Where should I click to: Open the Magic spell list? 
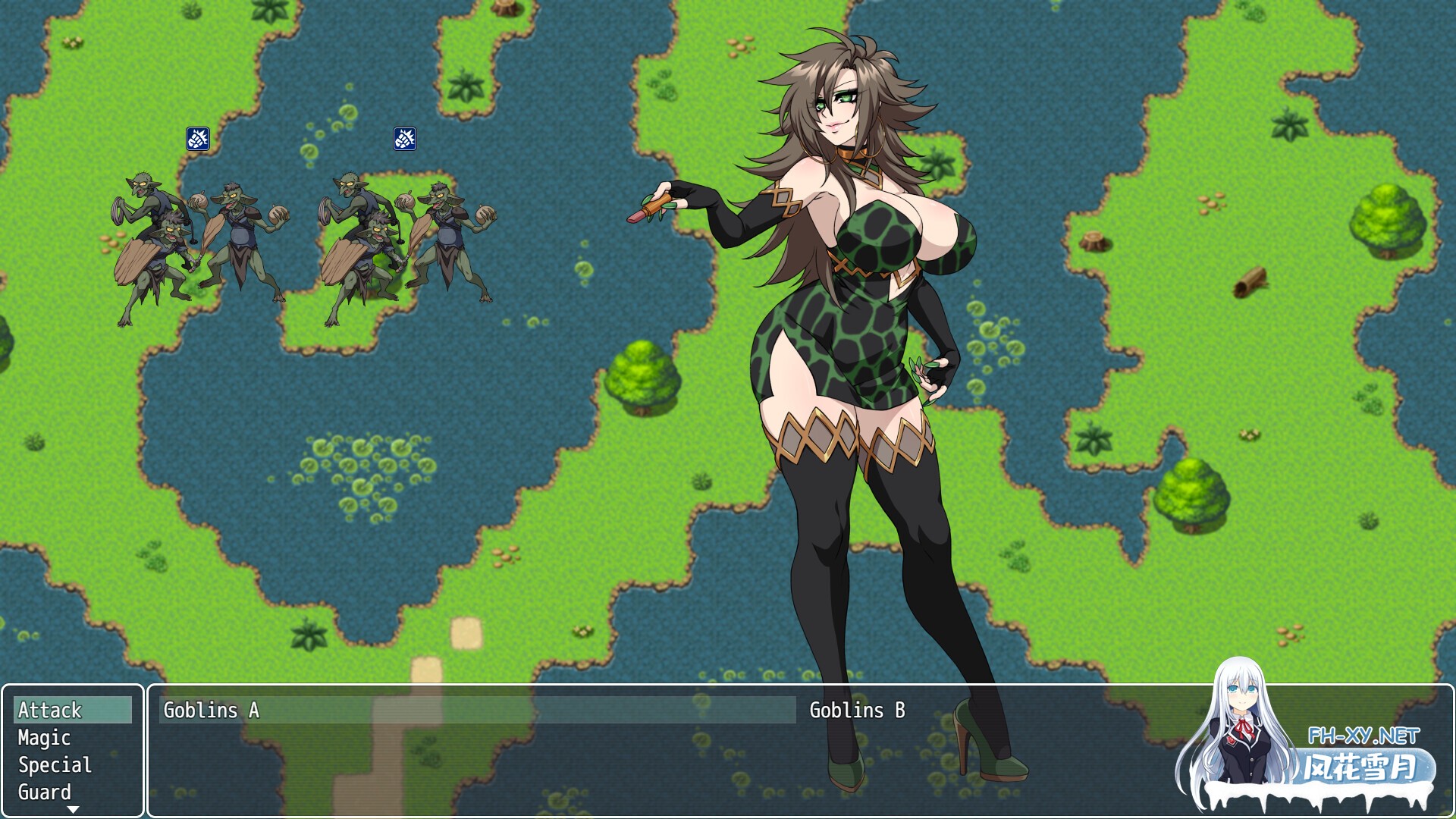tap(44, 738)
